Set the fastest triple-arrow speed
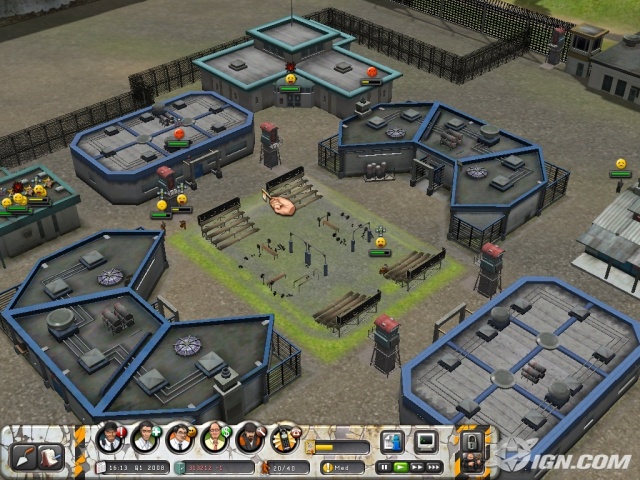640x480 pixels. tap(434, 467)
